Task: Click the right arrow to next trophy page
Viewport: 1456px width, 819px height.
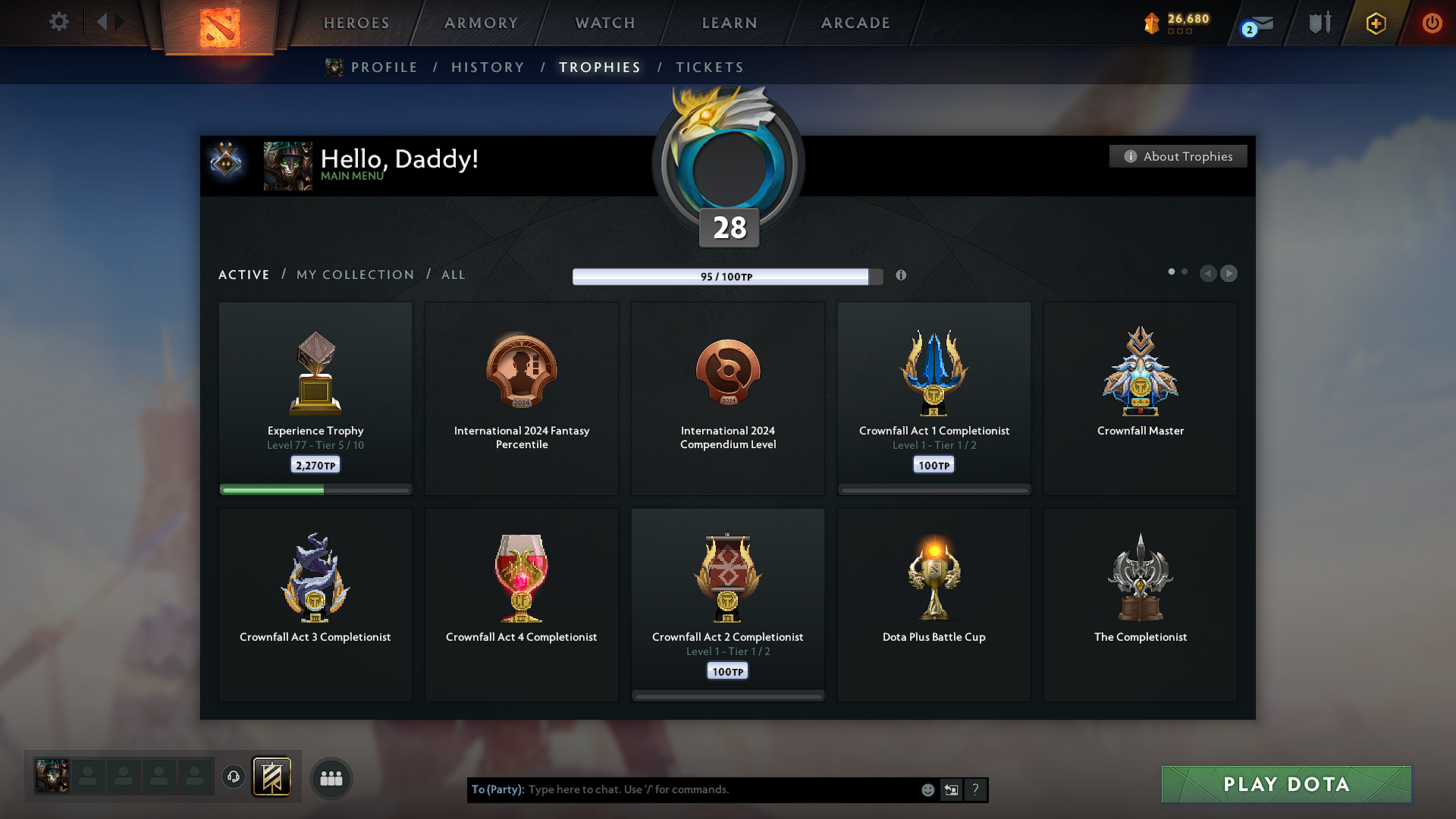Action: coord(1228,274)
